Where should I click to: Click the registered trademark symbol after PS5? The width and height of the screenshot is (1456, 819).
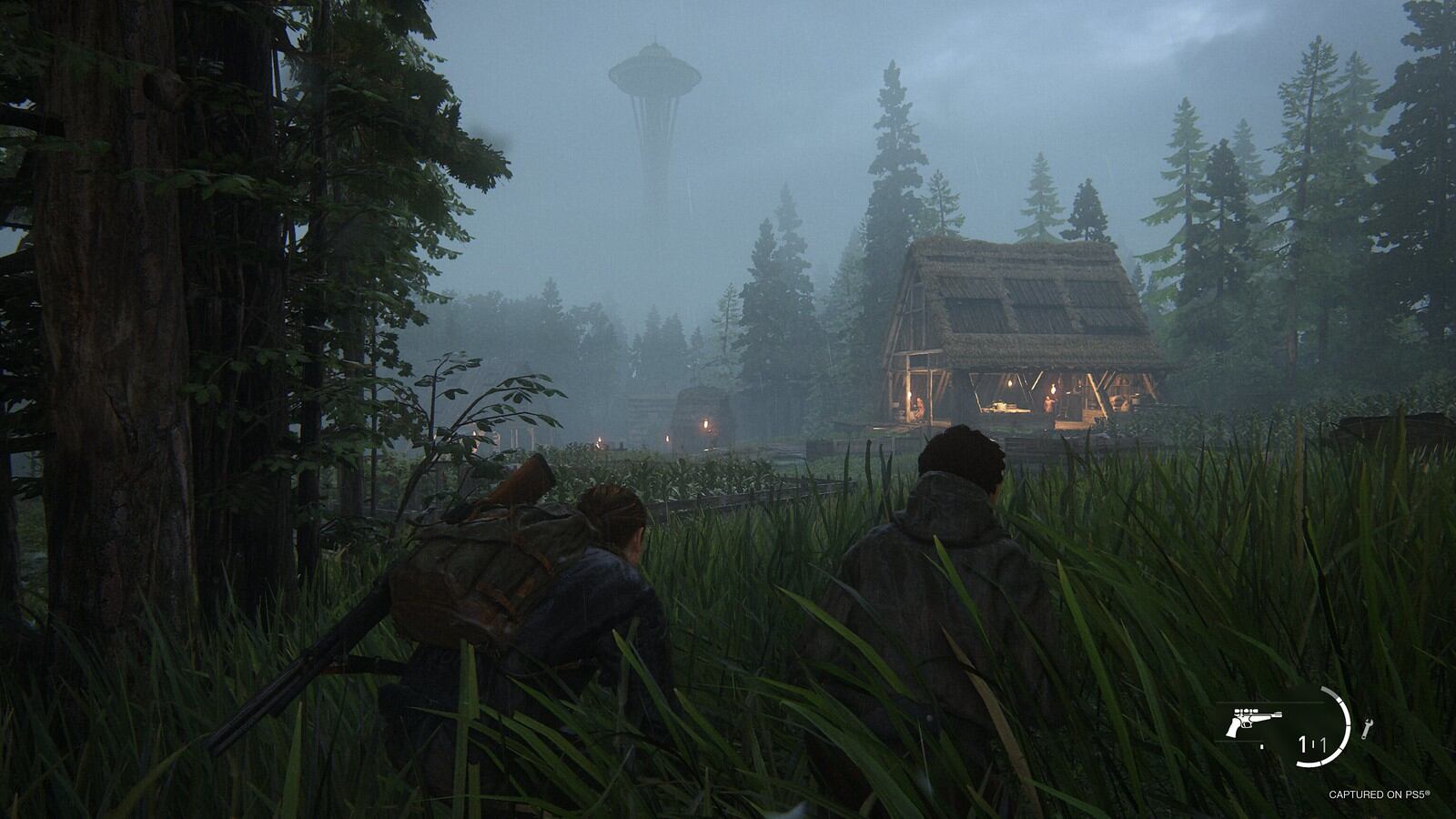[1428, 792]
